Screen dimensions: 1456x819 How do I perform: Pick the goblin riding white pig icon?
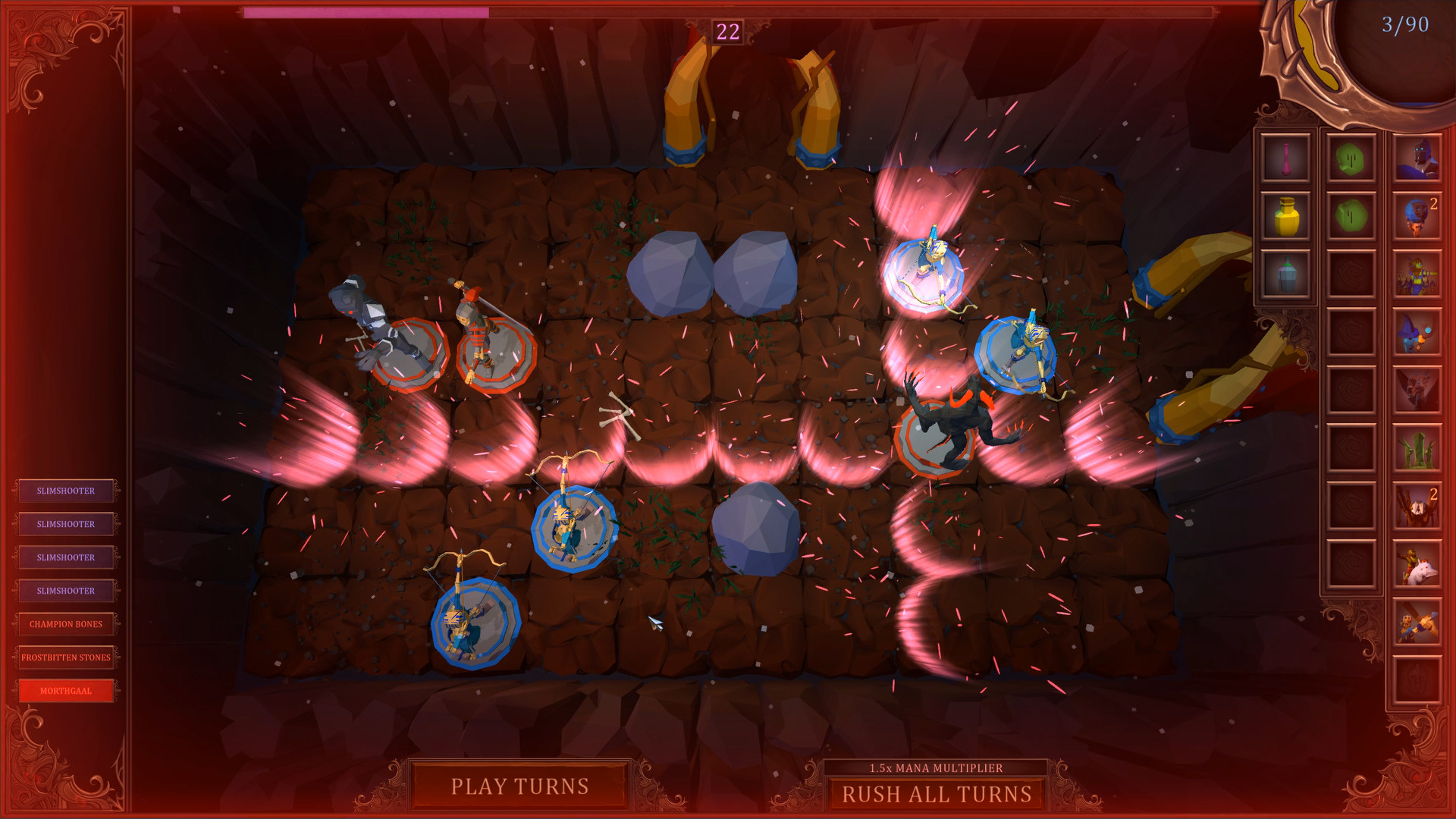[1417, 563]
